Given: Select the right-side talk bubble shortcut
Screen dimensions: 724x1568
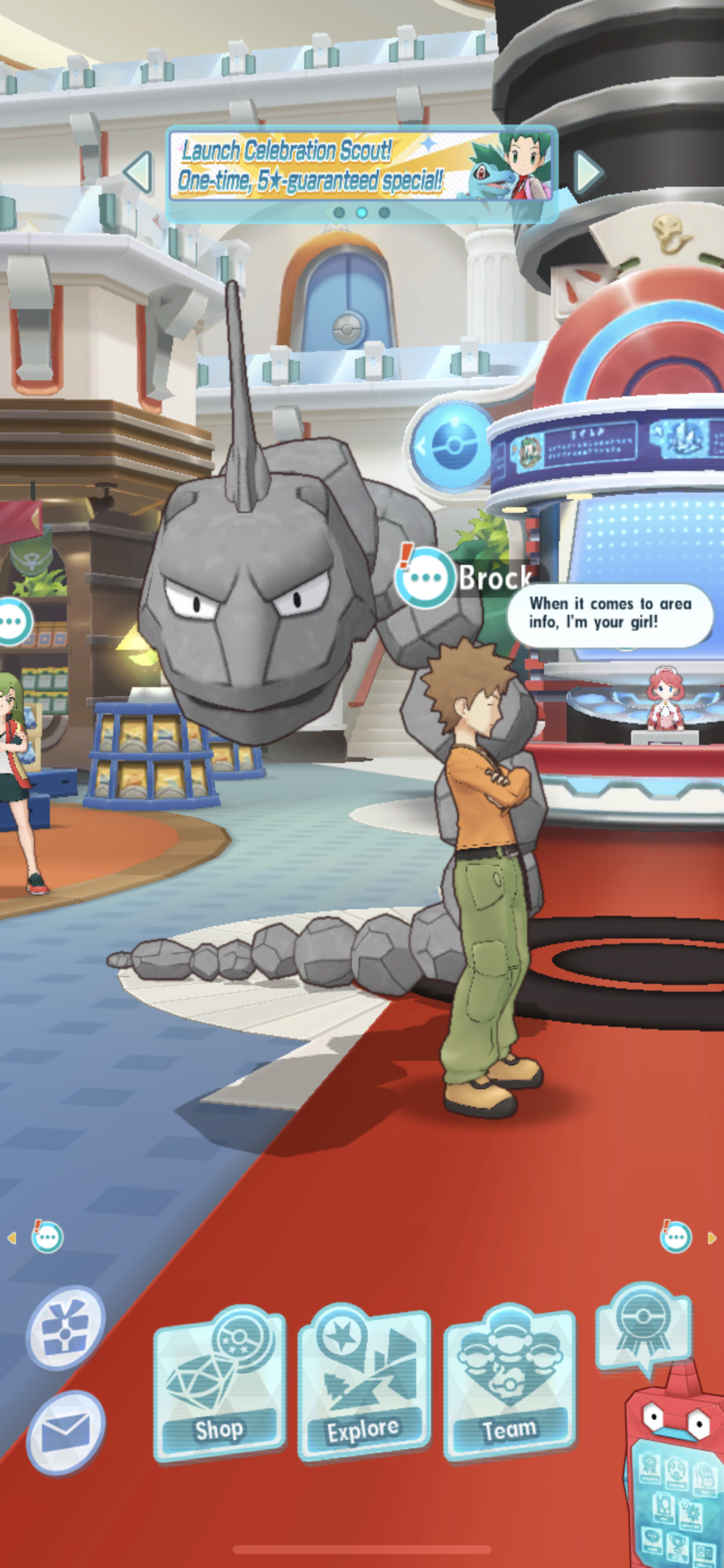Looking at the screenshot, I should coord(676,1237).
